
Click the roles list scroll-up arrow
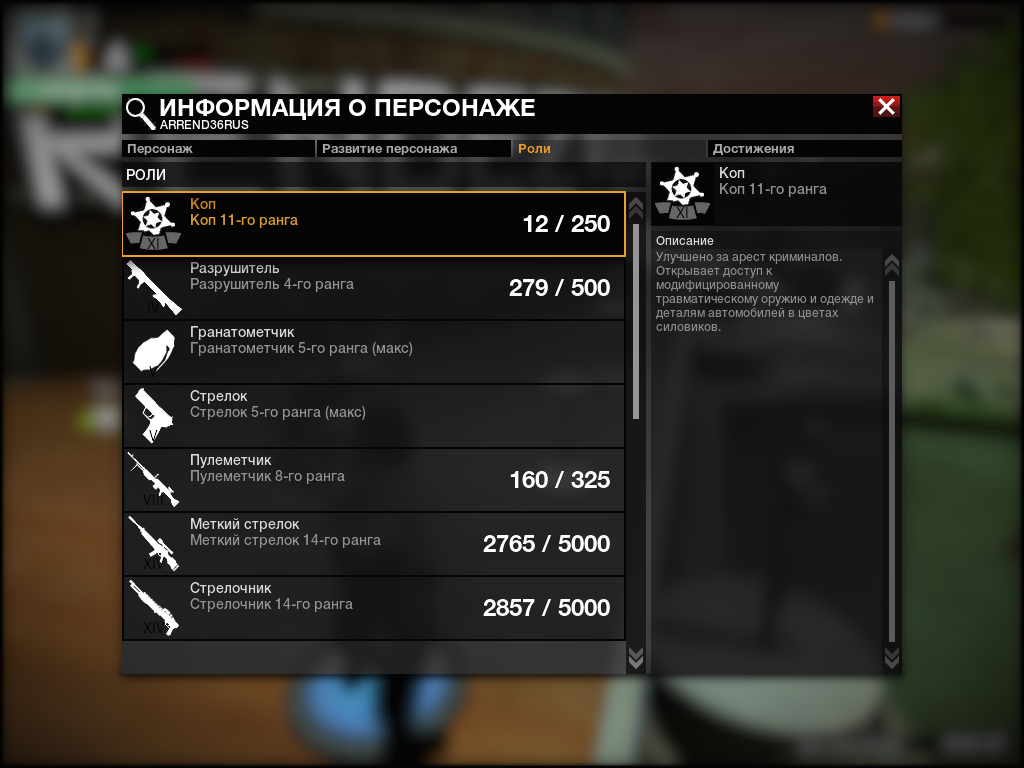(x=635, y=207)
